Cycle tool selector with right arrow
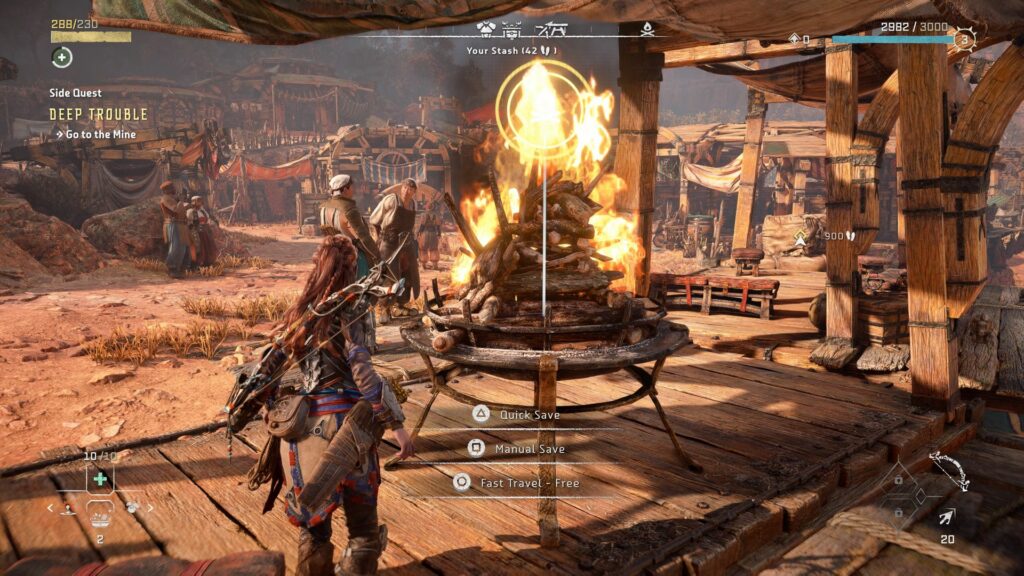 tap(152, 508)
